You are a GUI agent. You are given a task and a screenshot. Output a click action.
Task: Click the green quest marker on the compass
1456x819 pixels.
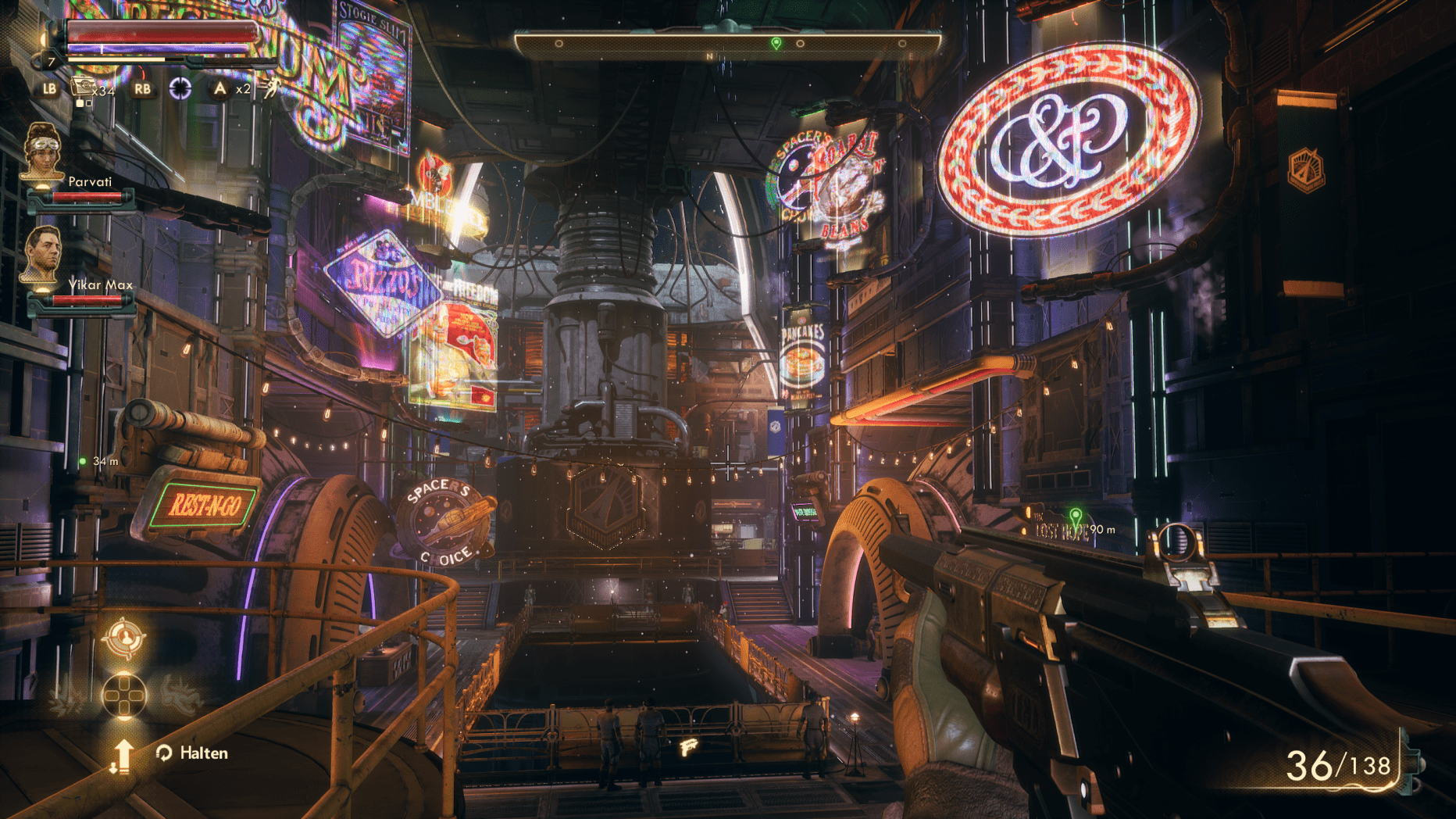[x=776, y=43]
